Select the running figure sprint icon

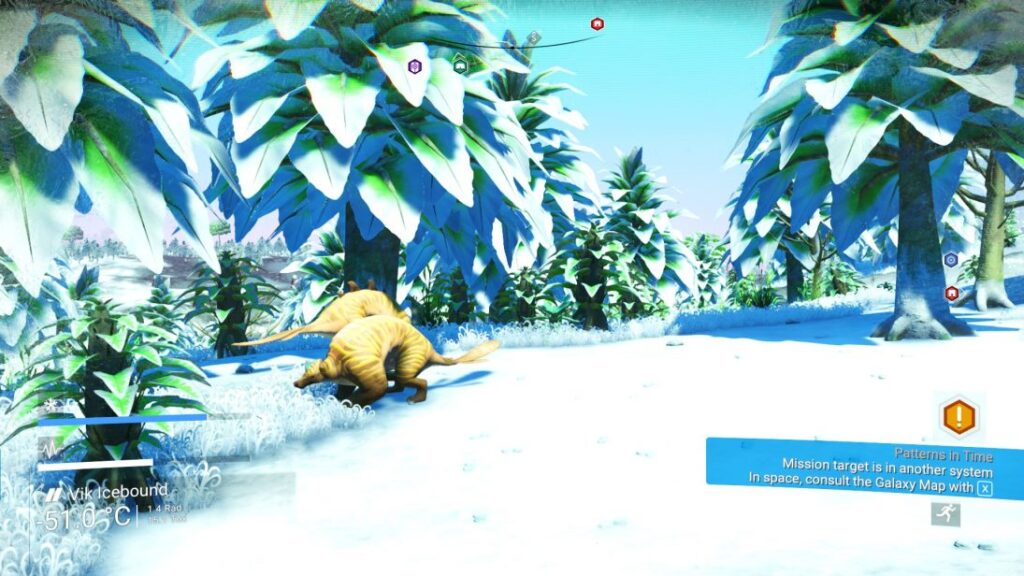click(x=945, y=514)
